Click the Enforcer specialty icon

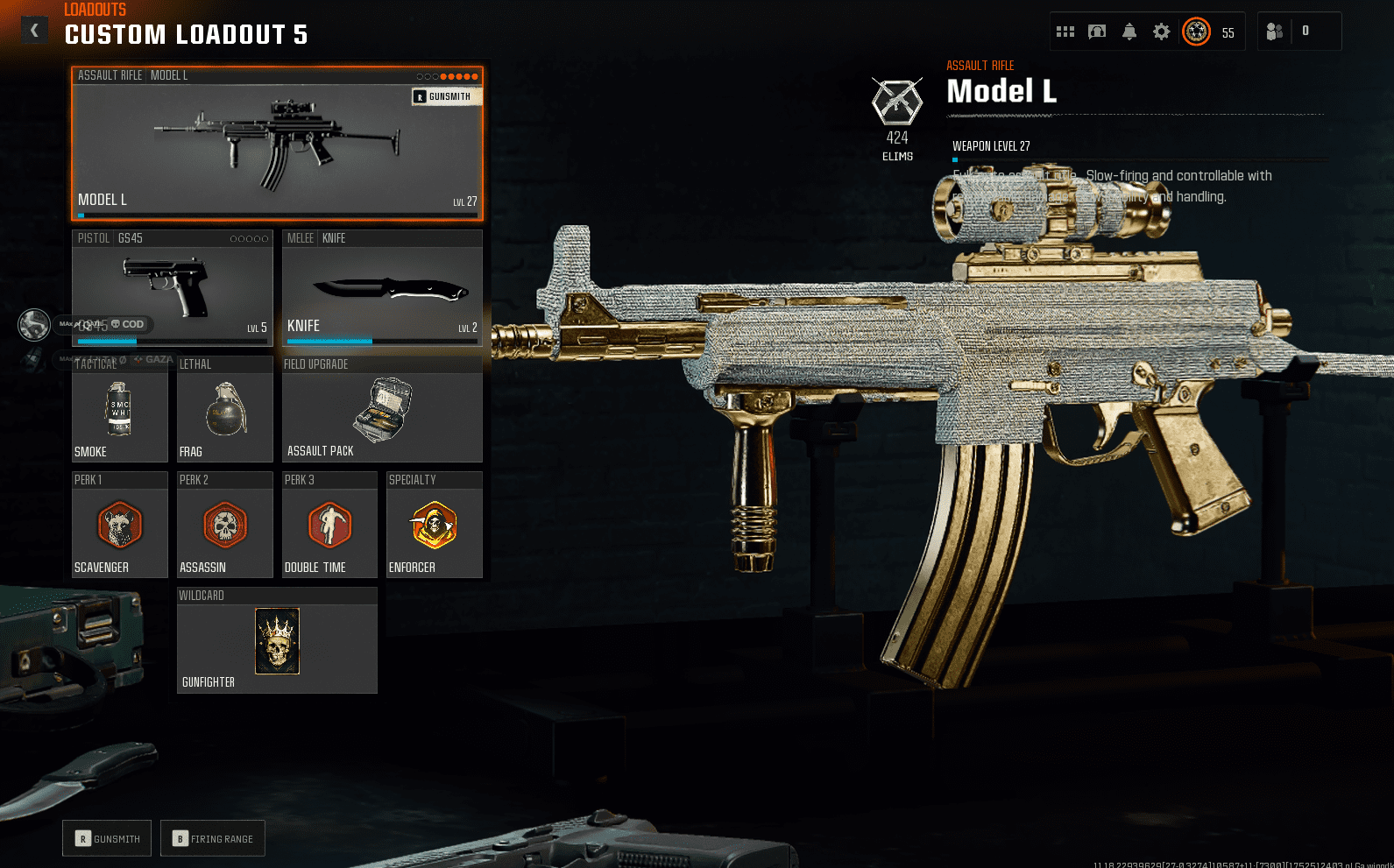[x=434, y=526]
